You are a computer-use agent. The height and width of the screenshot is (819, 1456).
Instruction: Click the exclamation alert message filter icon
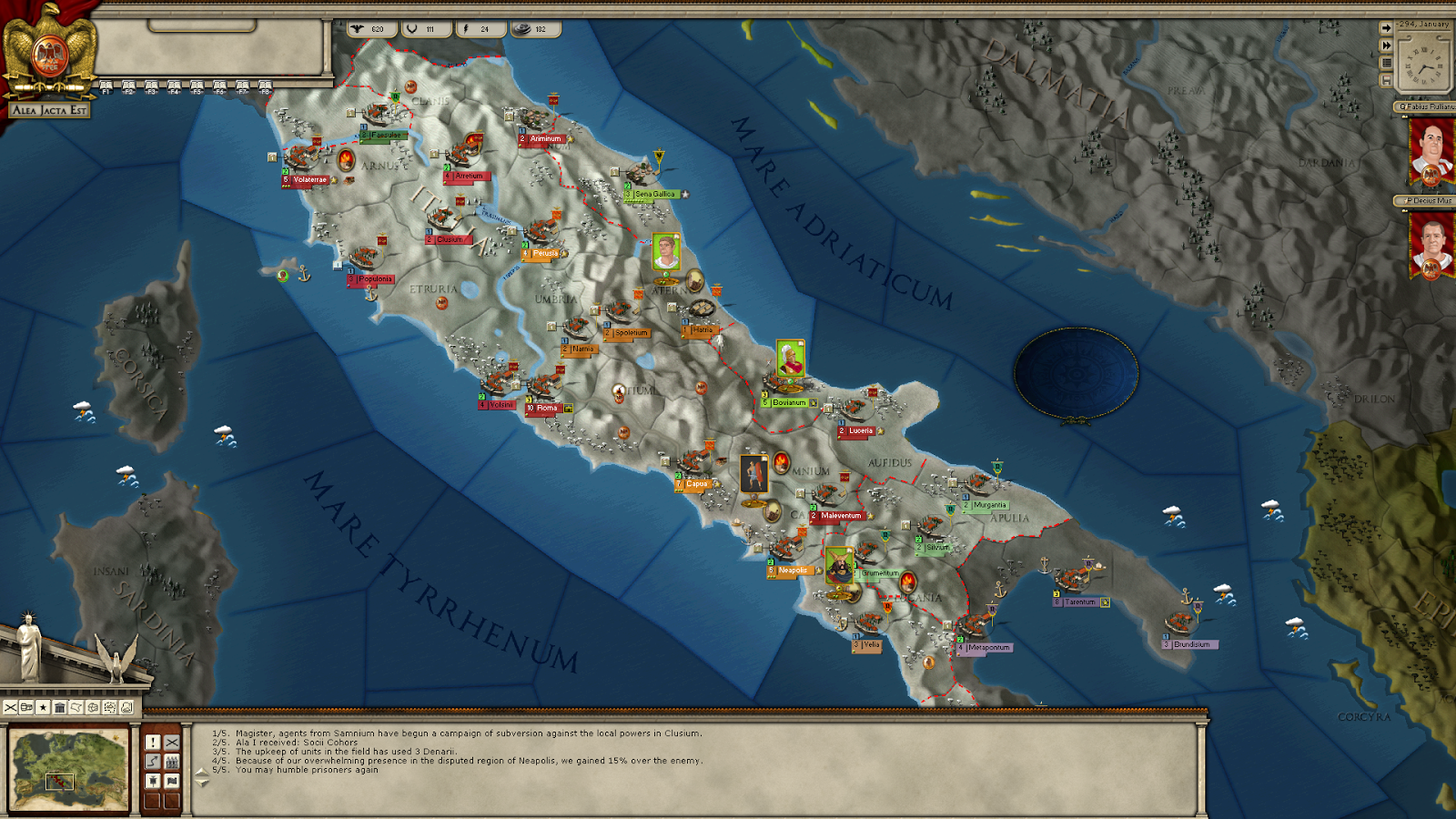153,743
